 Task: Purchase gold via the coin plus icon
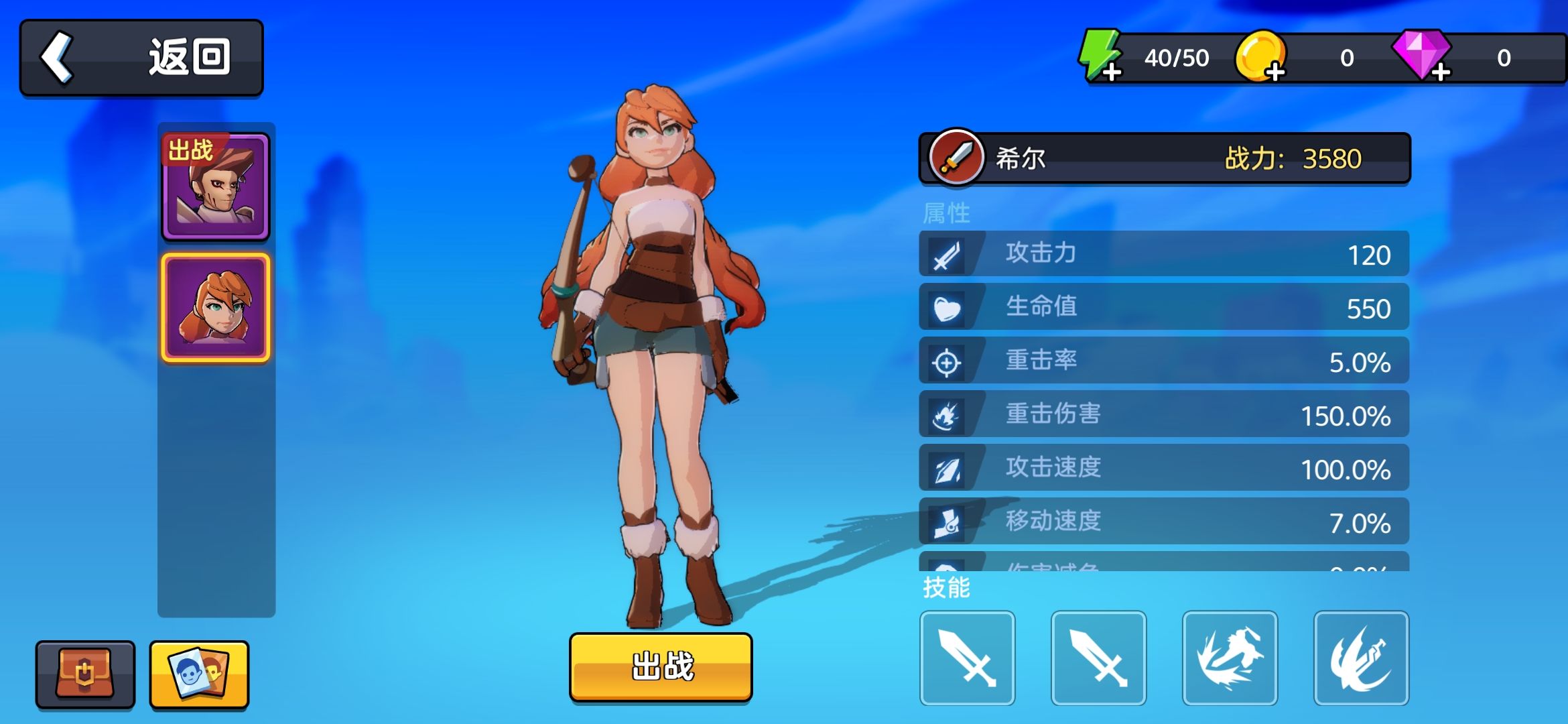(x=1275, y=72)
